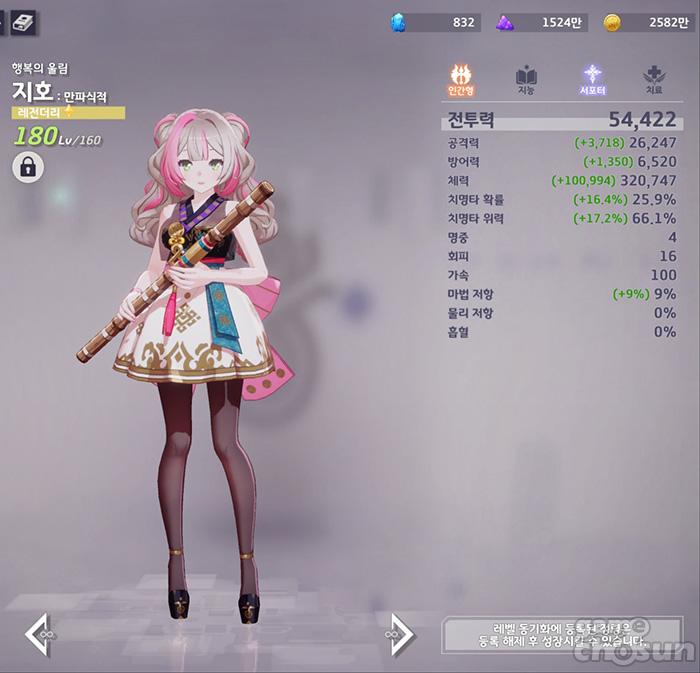
Task: Click the blue crystal currency icon
Action: coord(399,22)
